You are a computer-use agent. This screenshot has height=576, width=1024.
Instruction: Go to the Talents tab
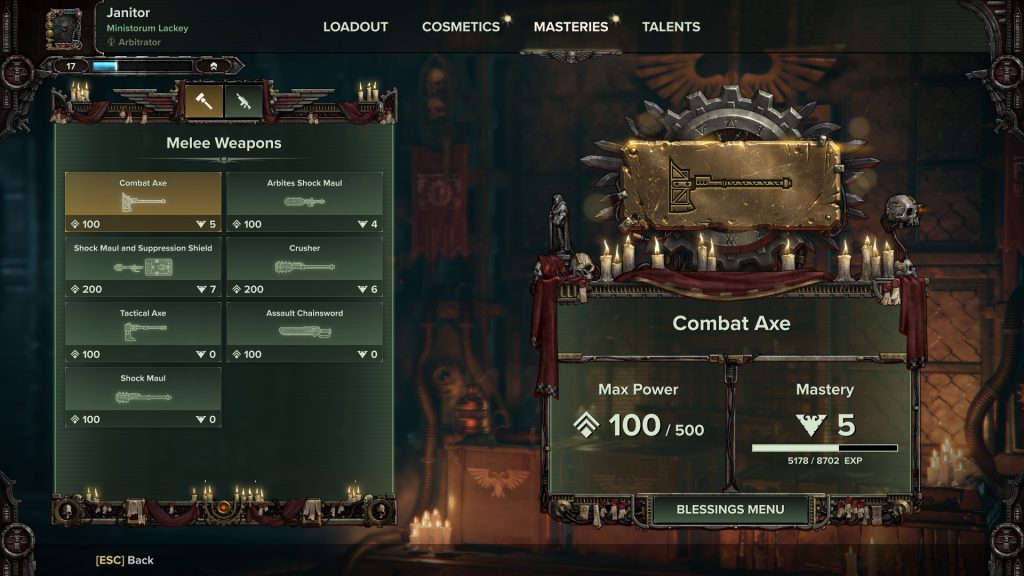[x=671, y=27]
